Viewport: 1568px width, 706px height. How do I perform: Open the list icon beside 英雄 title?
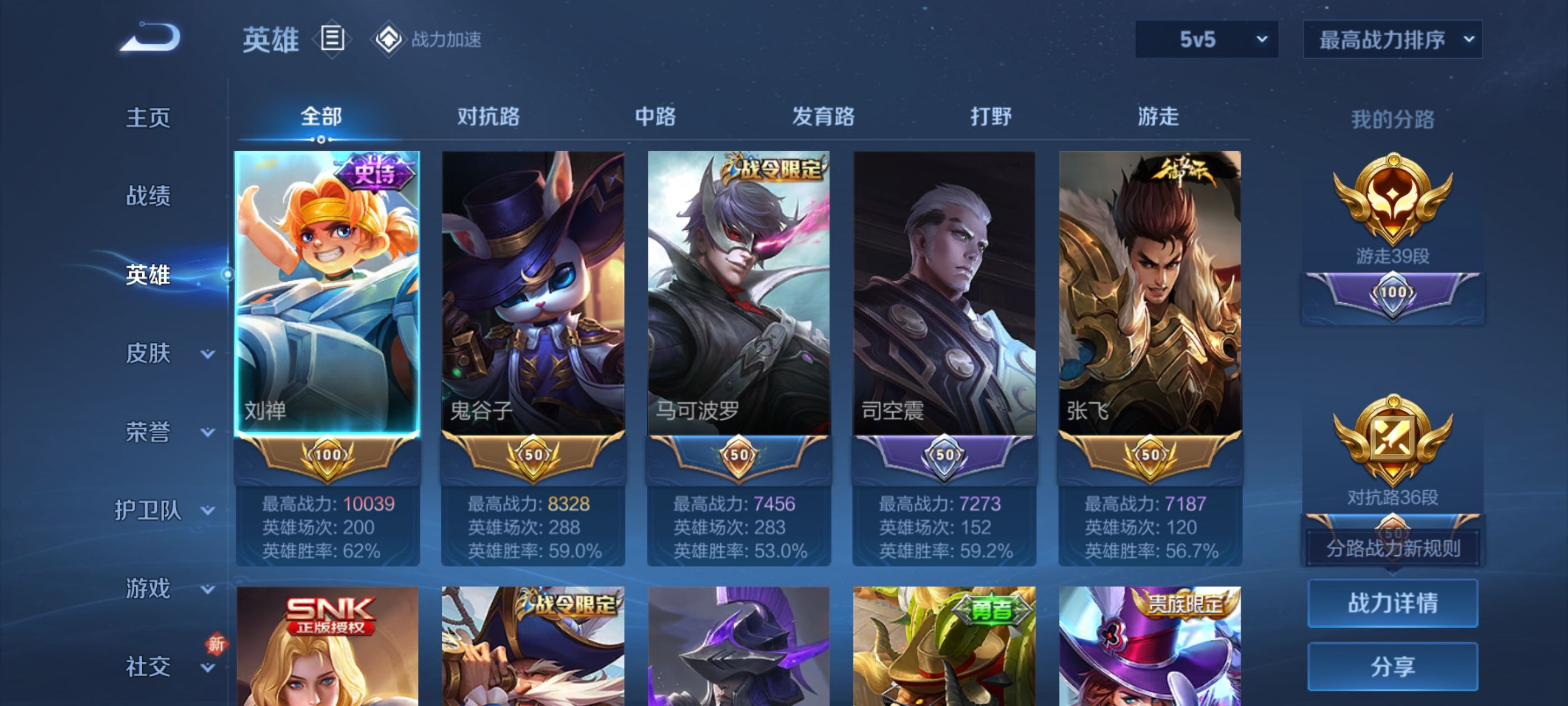pyautogui.click(x=332, y=38)
